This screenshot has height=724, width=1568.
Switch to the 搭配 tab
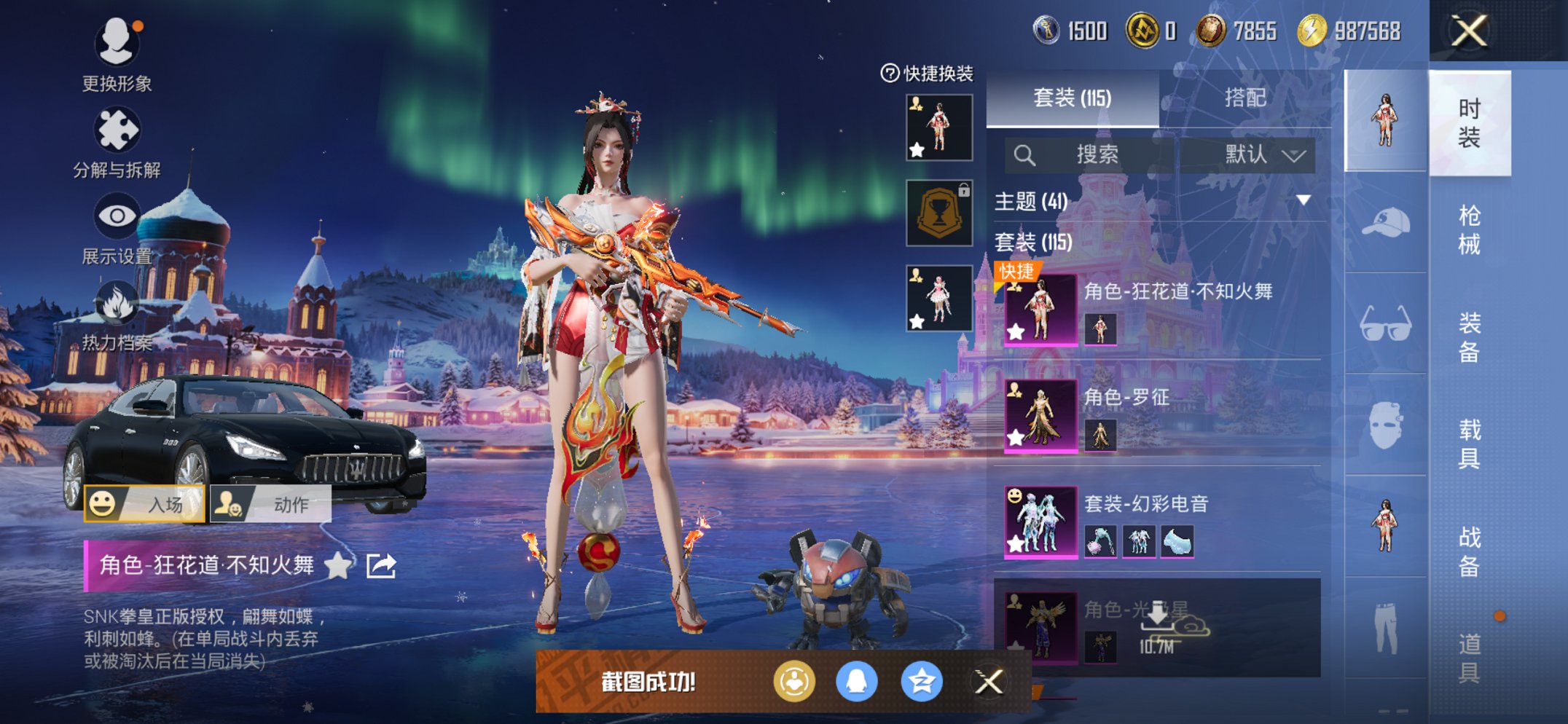pos(1244,98)
